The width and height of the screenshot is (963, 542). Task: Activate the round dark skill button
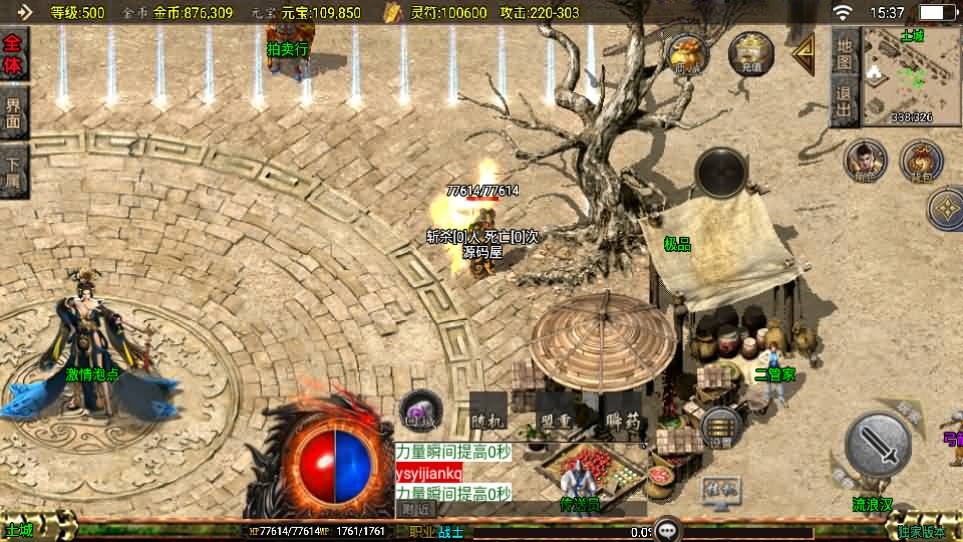pos(721,172)
